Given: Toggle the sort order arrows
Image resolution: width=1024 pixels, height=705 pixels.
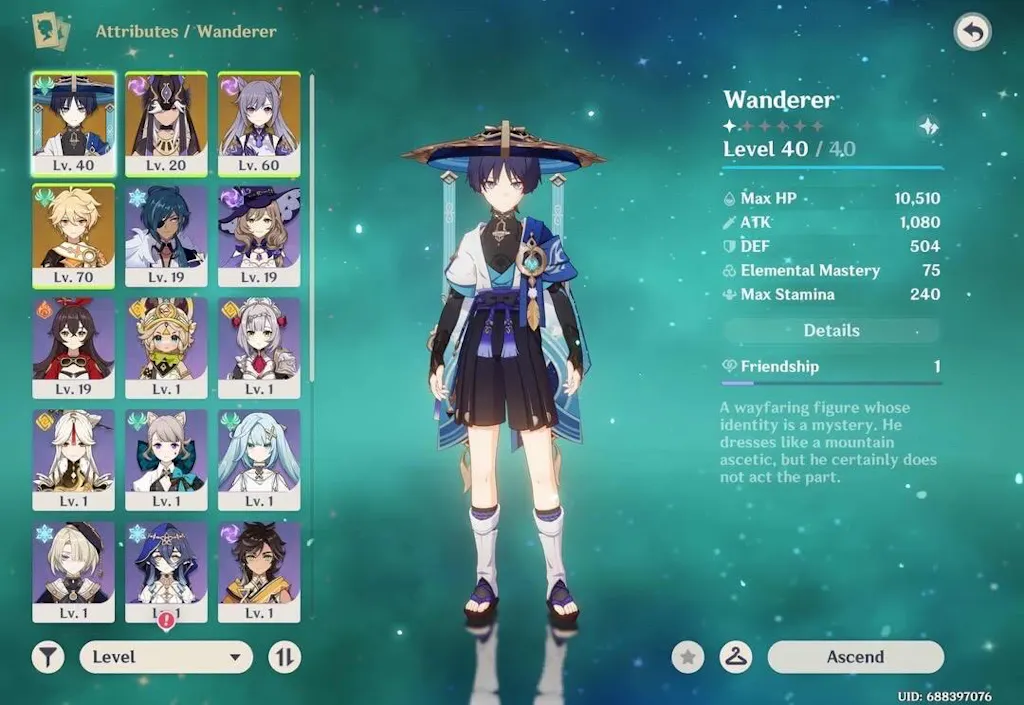Looking at the screenshot, I should click(285, 657).
